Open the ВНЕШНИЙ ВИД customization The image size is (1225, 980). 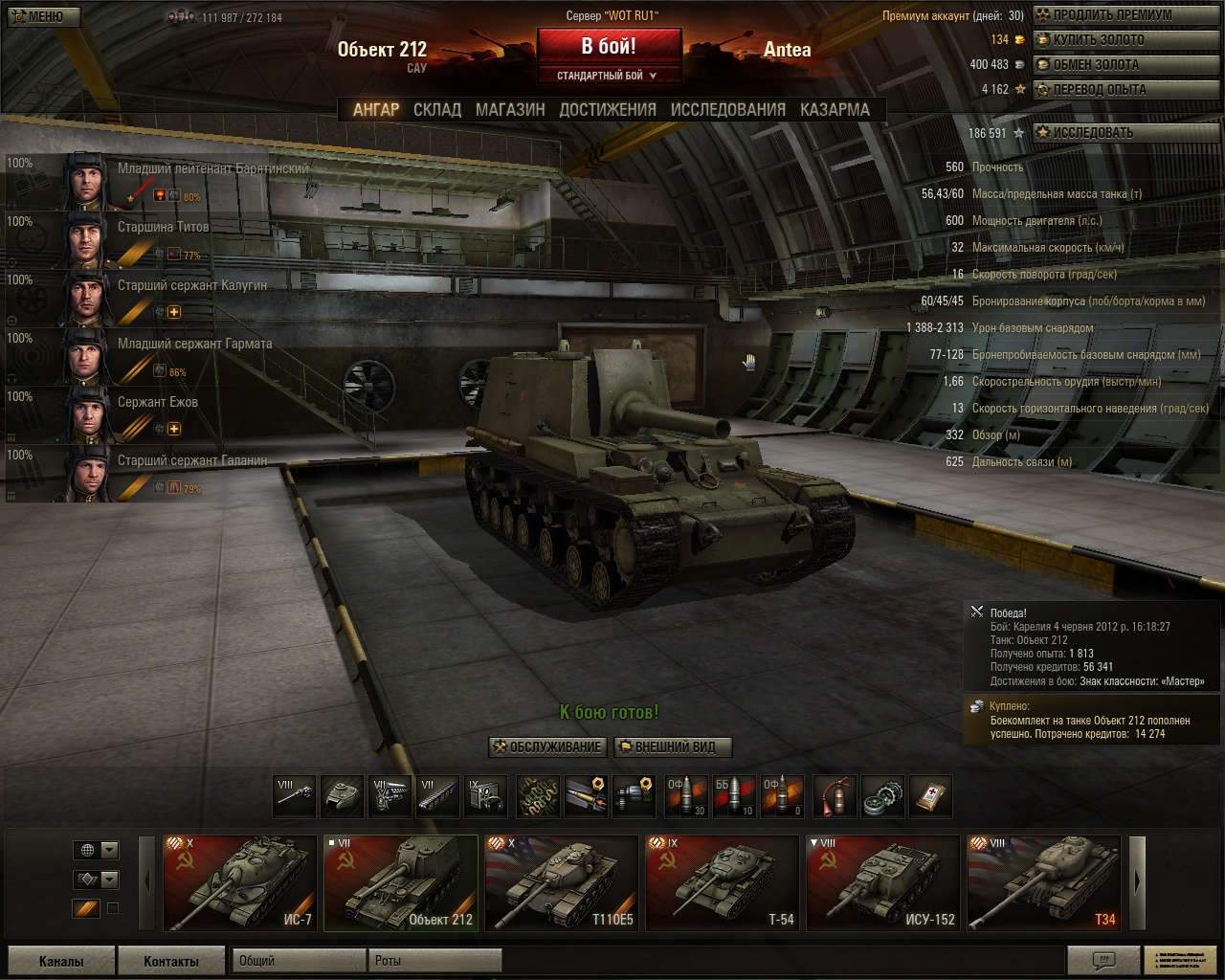tap(674, 747)
